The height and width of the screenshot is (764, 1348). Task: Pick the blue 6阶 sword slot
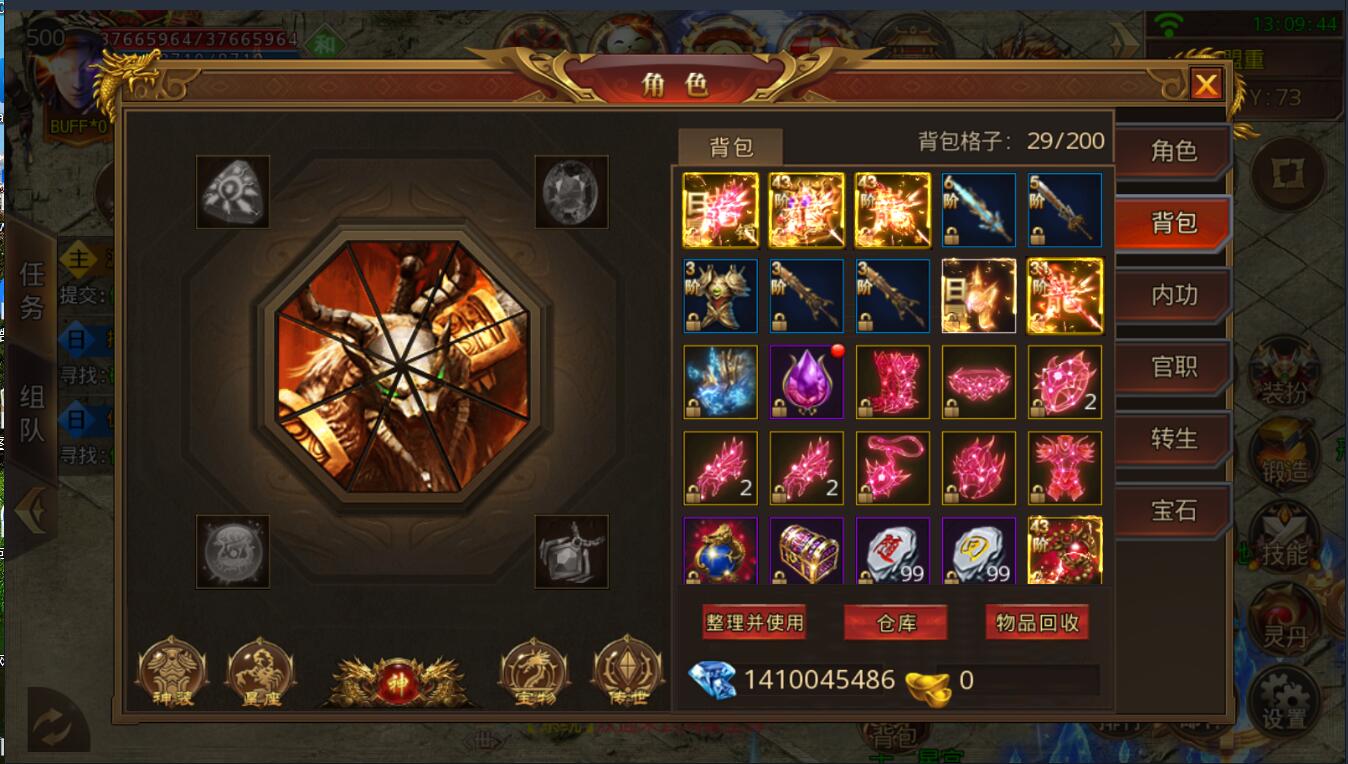[x=978, y=210]
